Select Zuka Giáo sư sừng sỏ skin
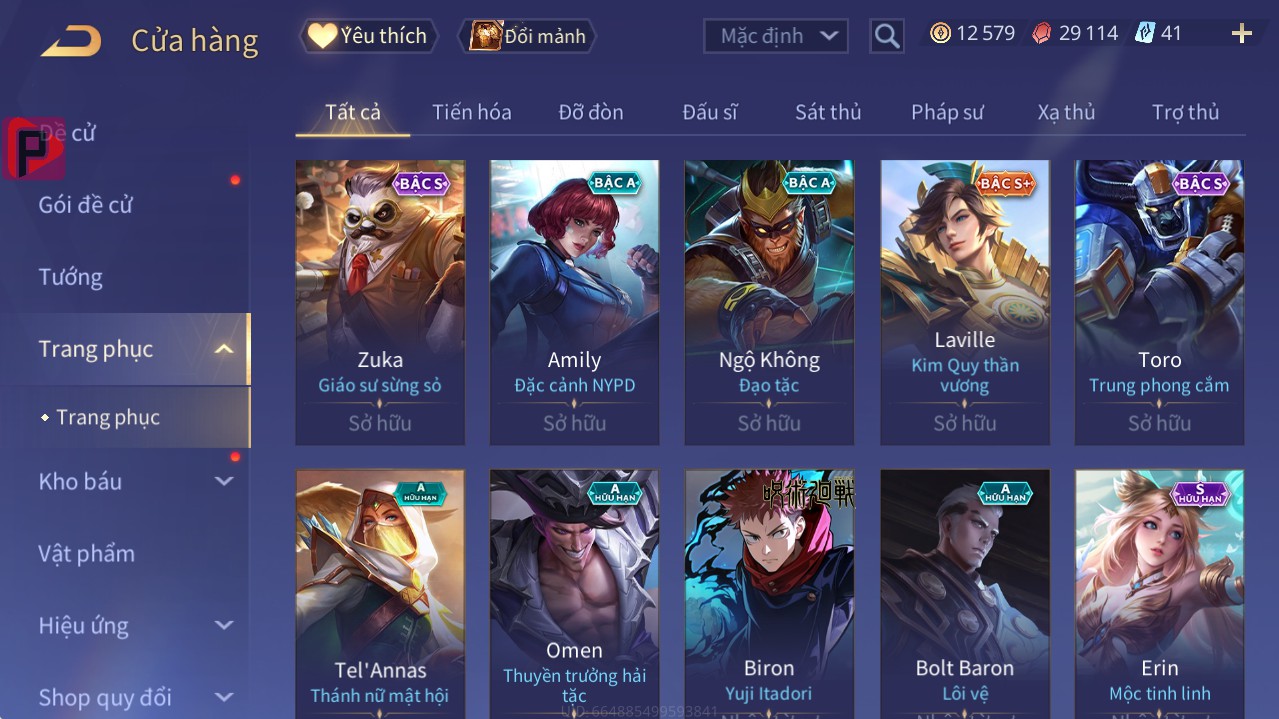The width and height of the screenshot is (1279, 719). [380, 300]
